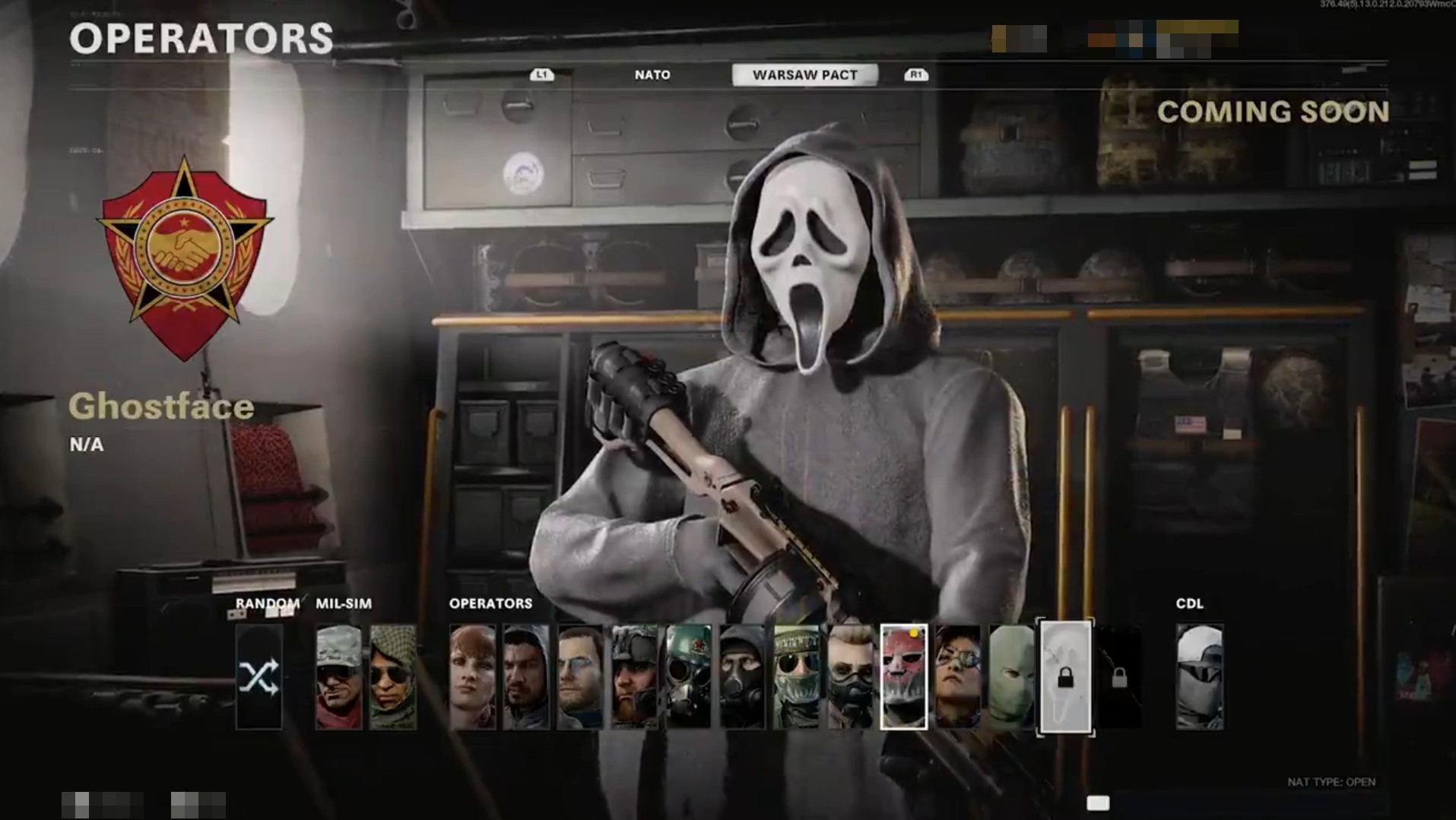Select the Warsaw Pact tab

[x=804, y=74]
